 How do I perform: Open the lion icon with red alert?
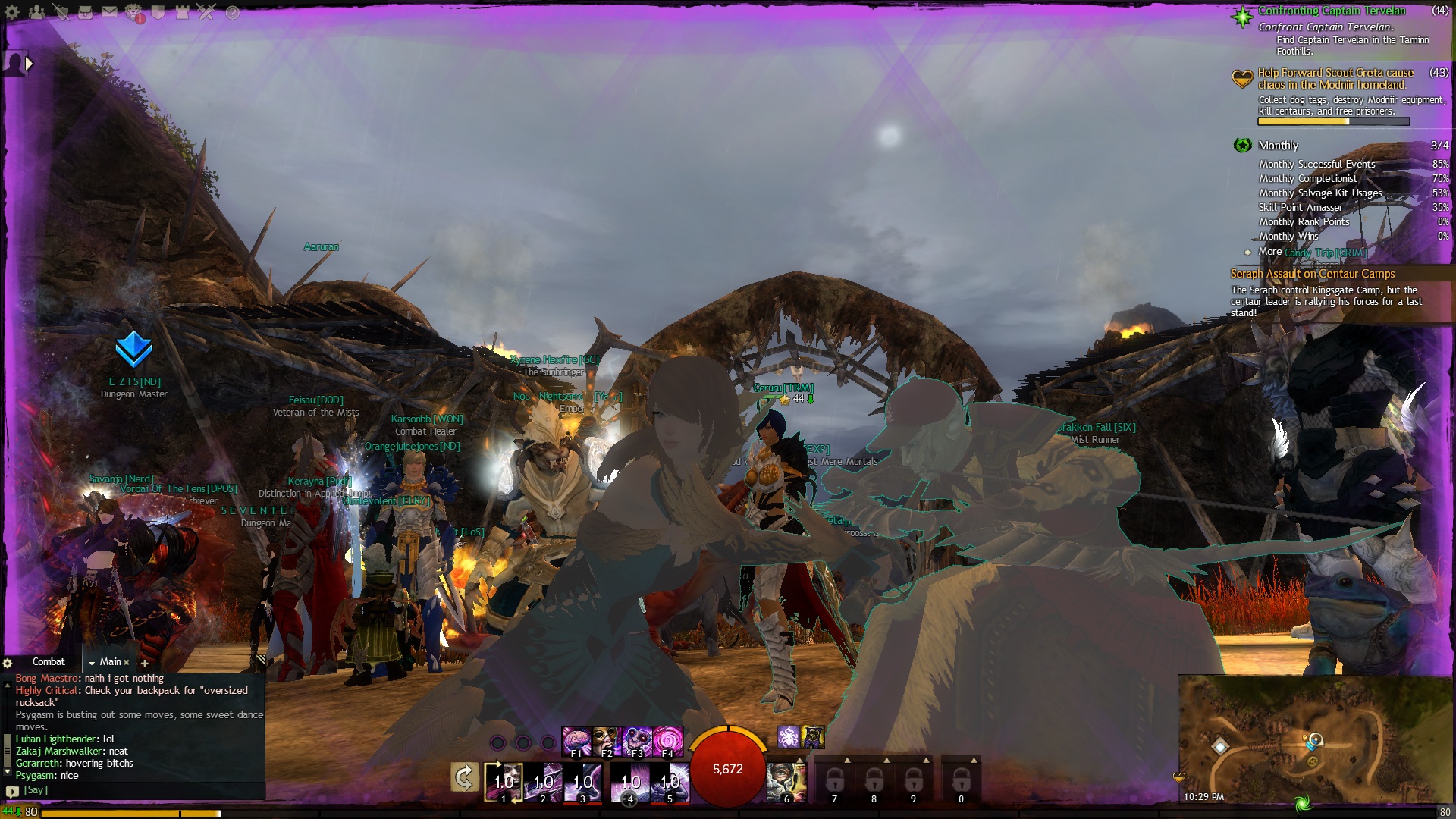coord(134,12)
